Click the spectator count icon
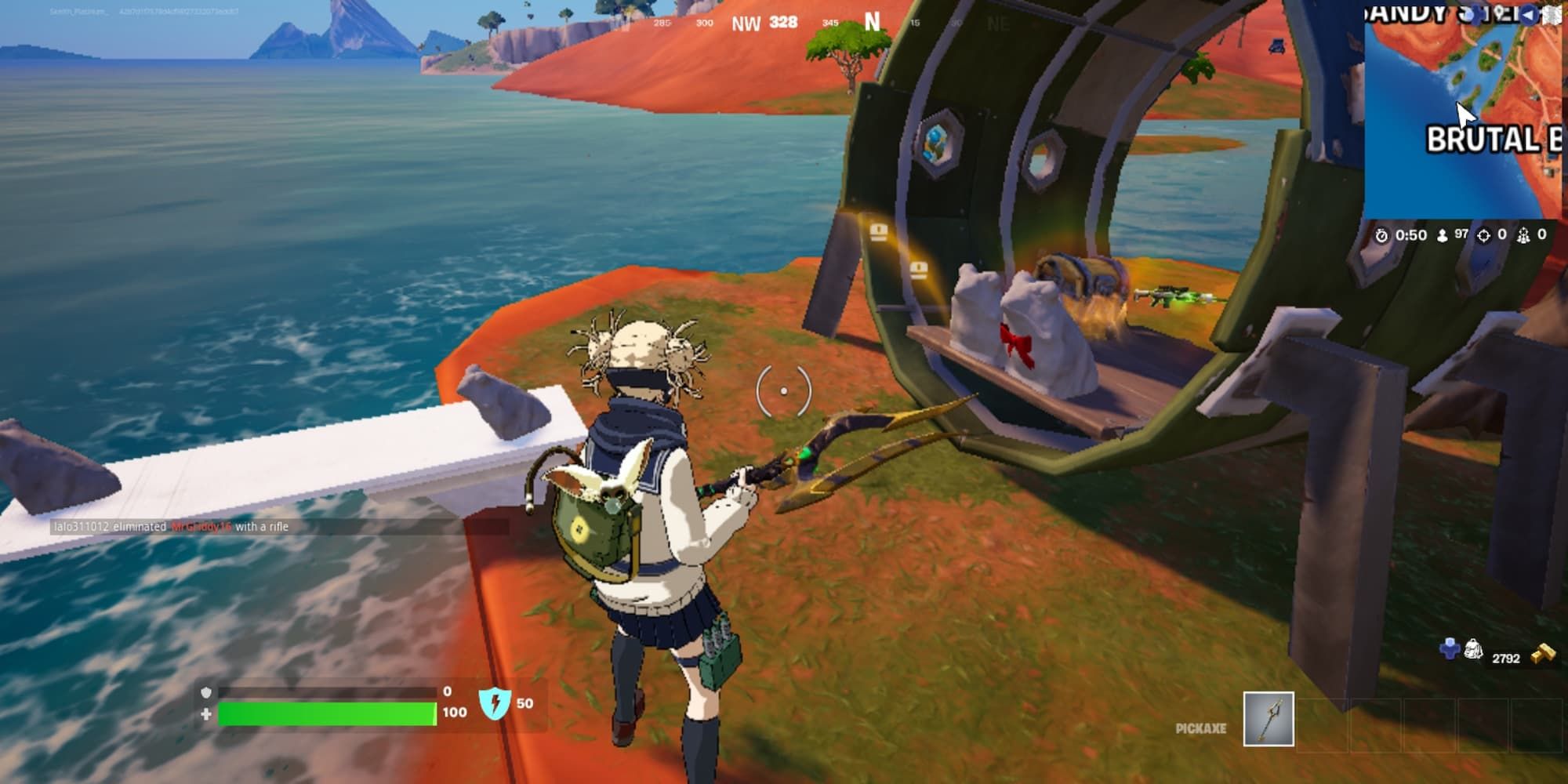 [1524, 234]
